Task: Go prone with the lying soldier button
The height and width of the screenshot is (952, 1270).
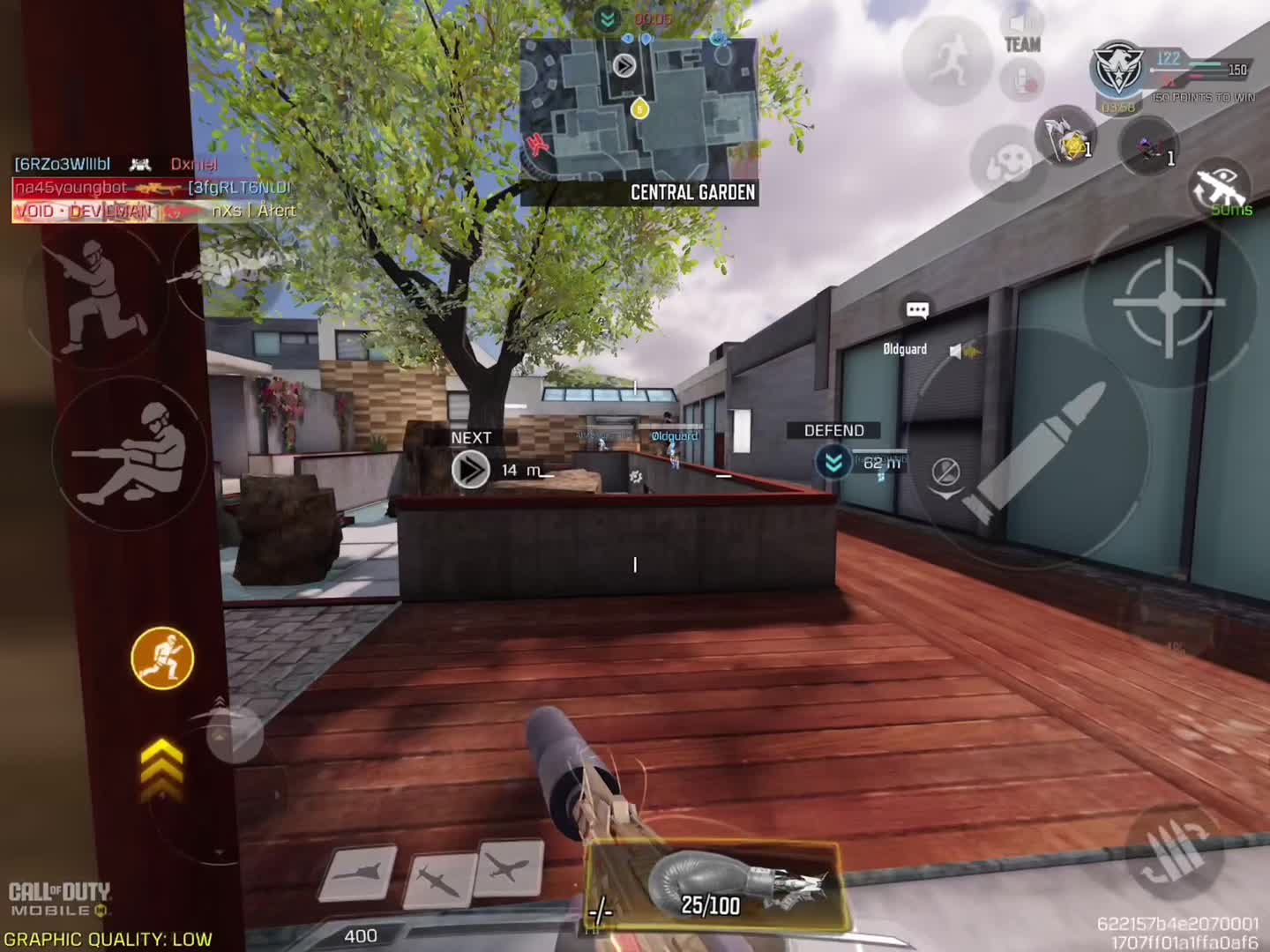Action: click(x=132, y=454)
